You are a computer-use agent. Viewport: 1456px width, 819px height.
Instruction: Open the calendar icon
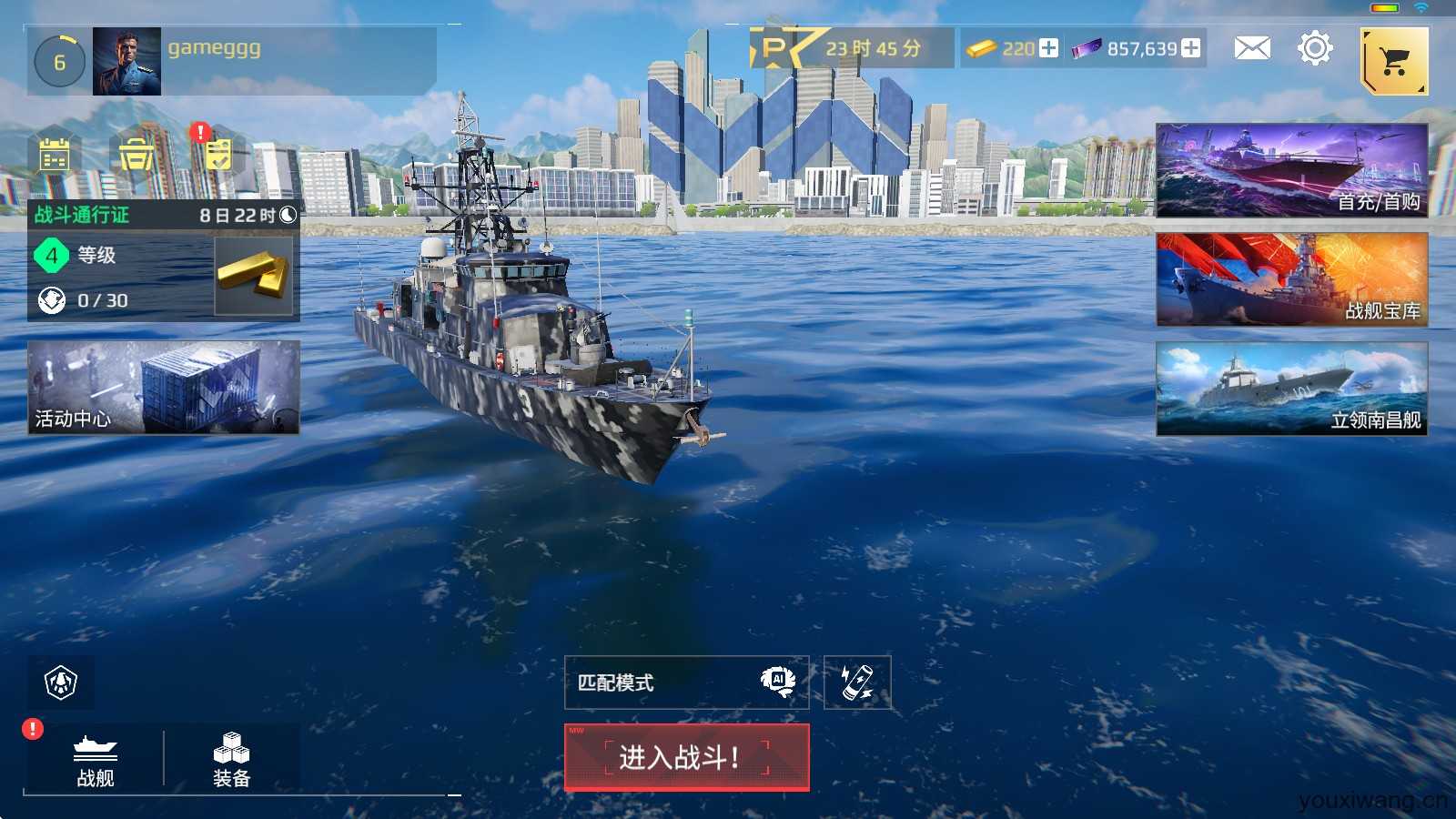tap(55, 155)
